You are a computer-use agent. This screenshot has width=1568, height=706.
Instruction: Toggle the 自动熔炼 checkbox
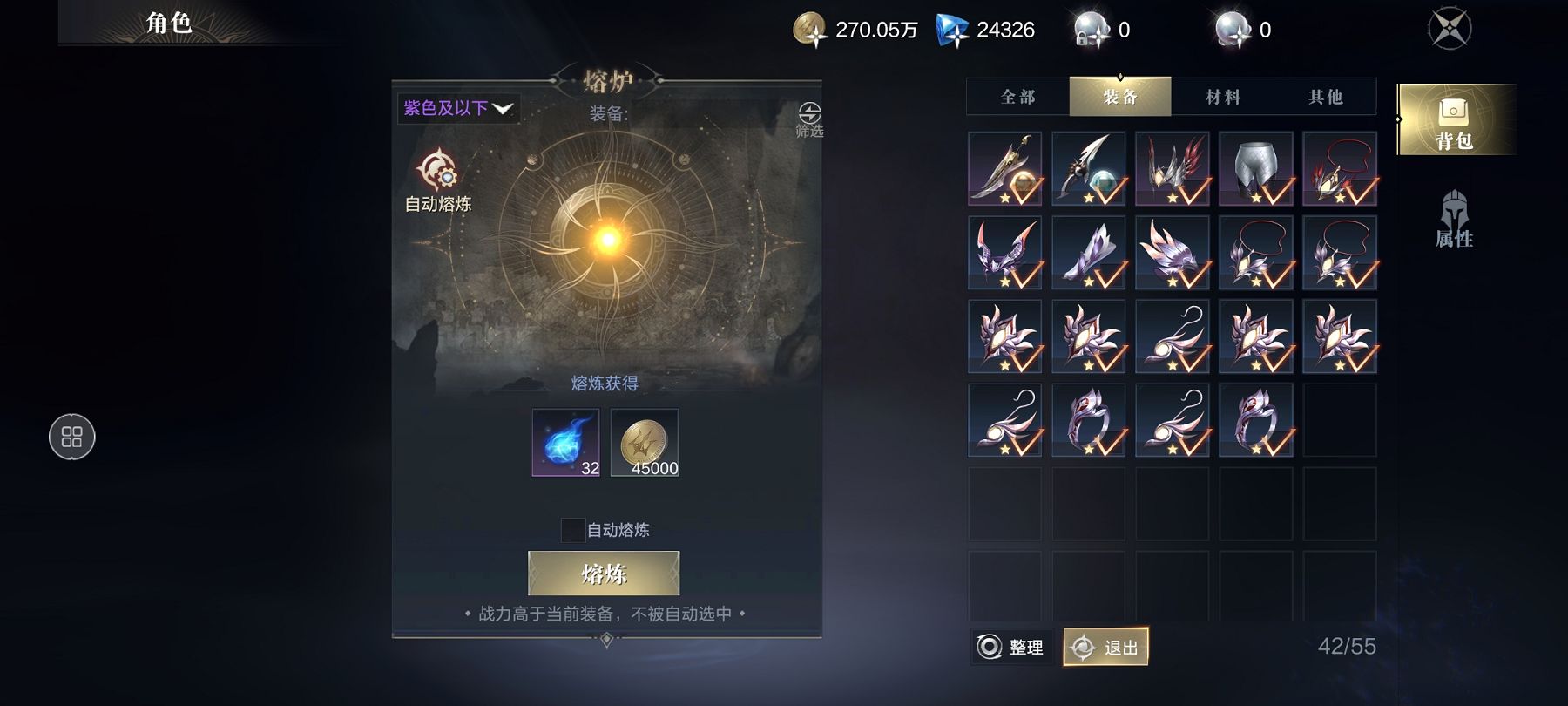point(572,530)
